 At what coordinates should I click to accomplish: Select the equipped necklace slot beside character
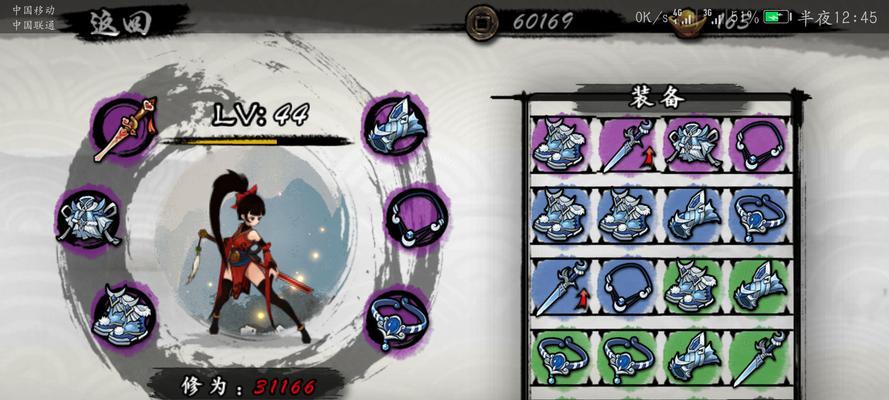(415, 217)
